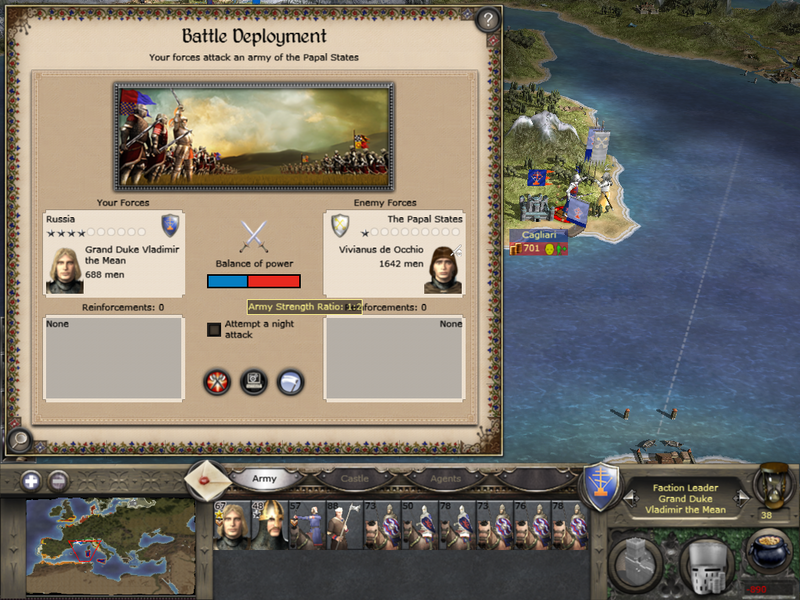Open the faction overview shield button
The image size is (800, 600).
click(602, 483)
